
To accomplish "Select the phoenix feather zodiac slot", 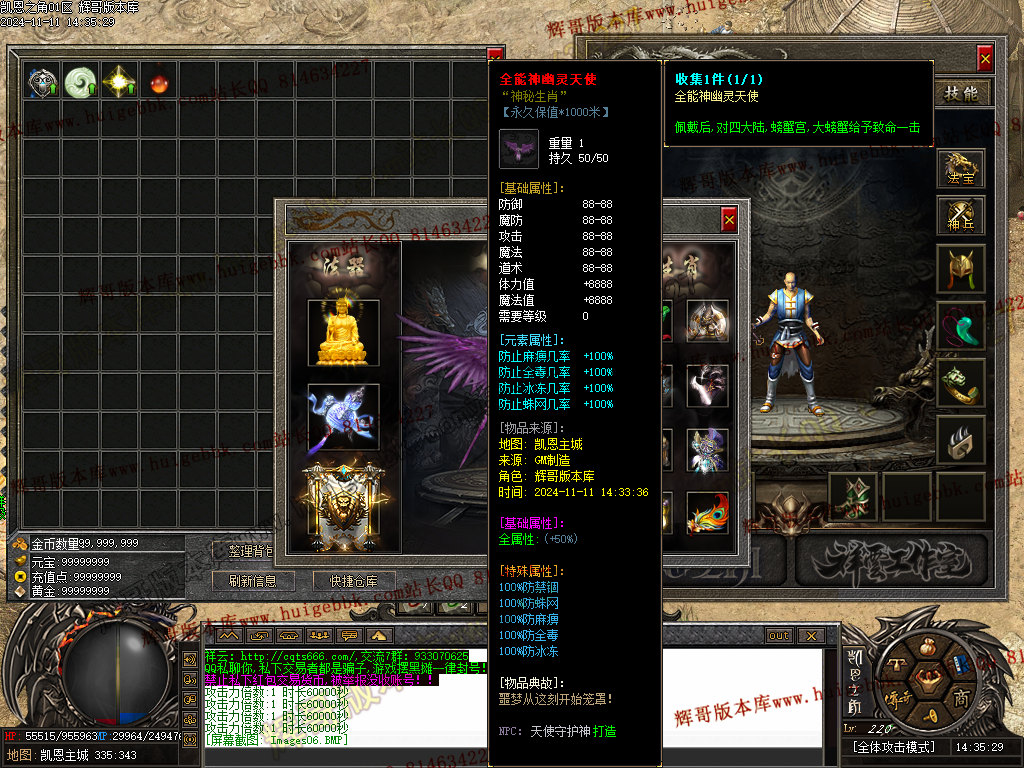I will (707, 513).
